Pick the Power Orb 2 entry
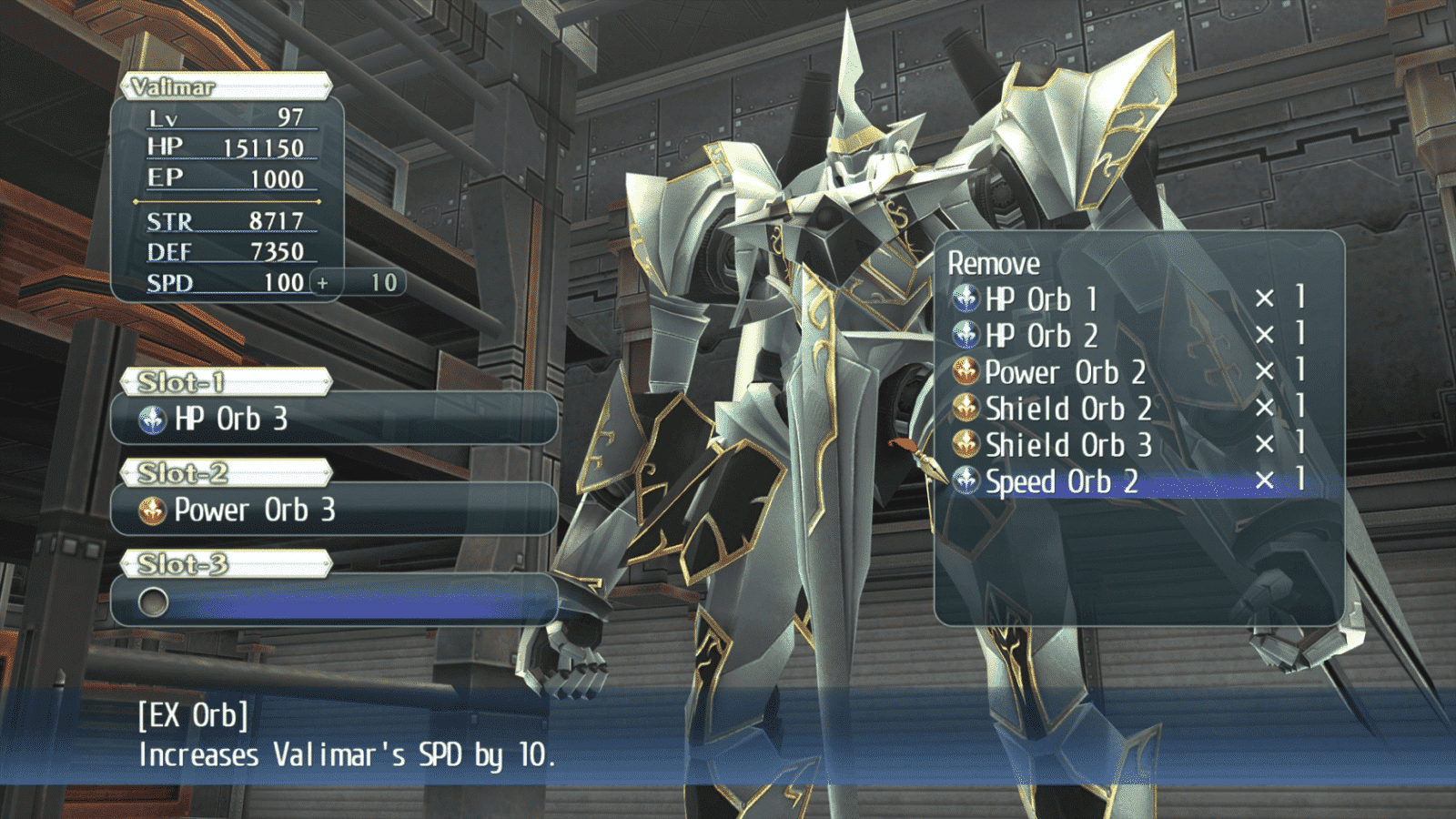Image resolution: width=1456 pixels, height=819 pixels. point(1065,371)
